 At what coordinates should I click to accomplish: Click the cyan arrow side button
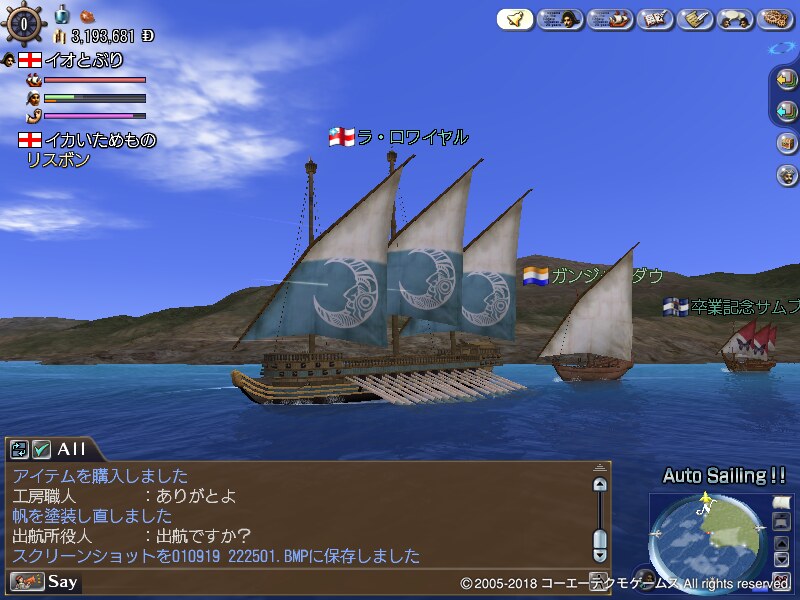(x=786, y=111)
